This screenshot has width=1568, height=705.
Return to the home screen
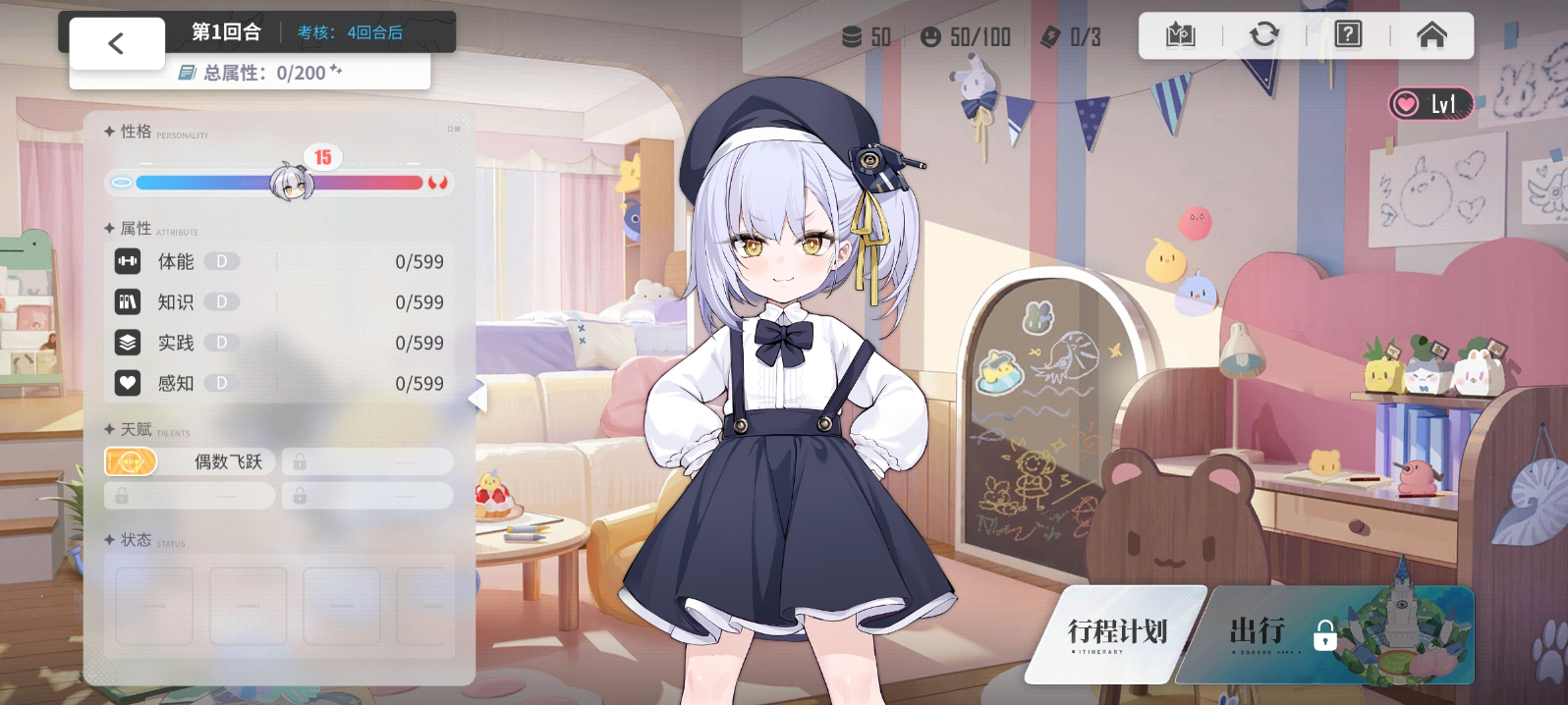click(1431, 36)
